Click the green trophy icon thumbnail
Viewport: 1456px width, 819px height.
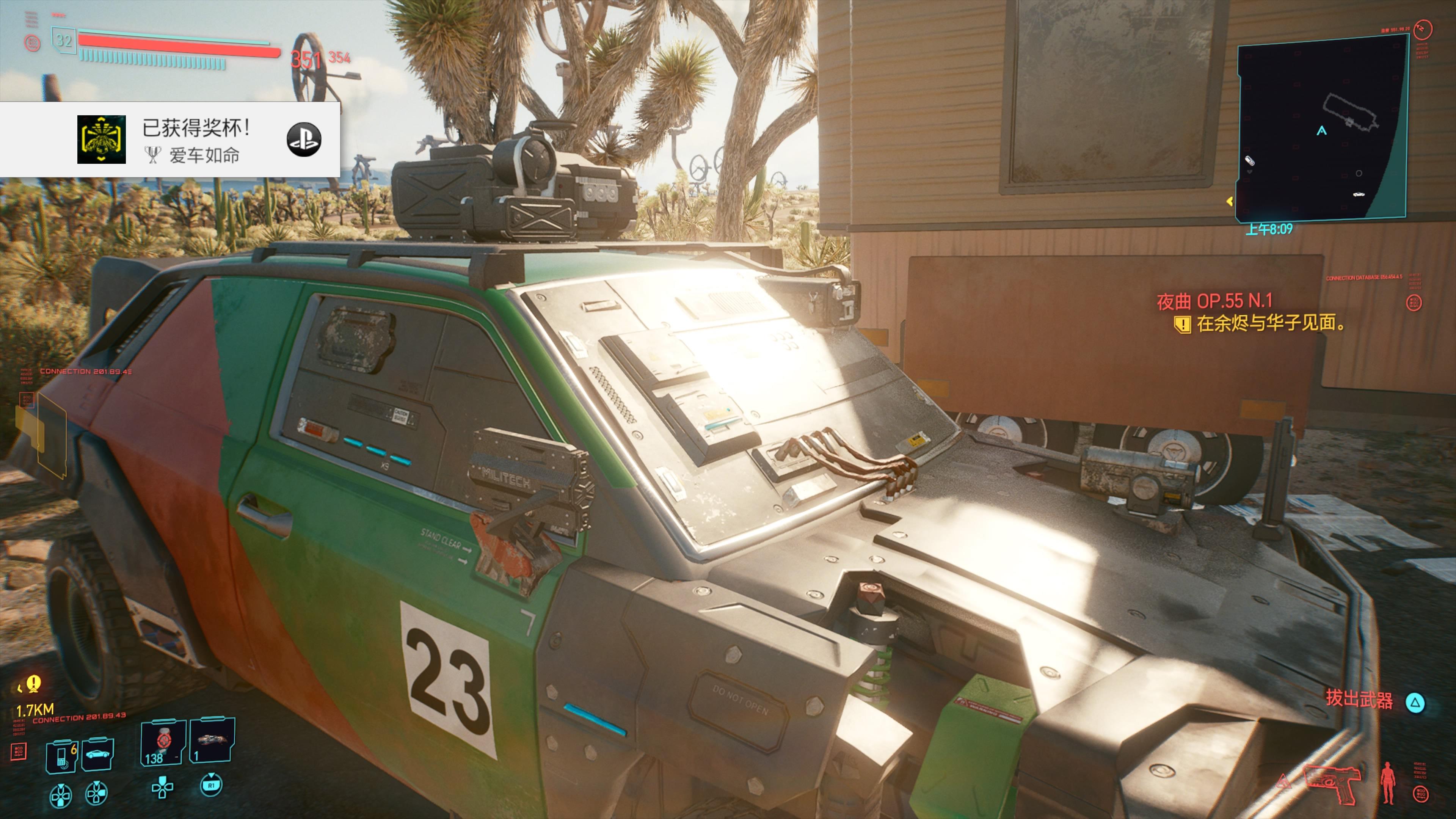101,140
